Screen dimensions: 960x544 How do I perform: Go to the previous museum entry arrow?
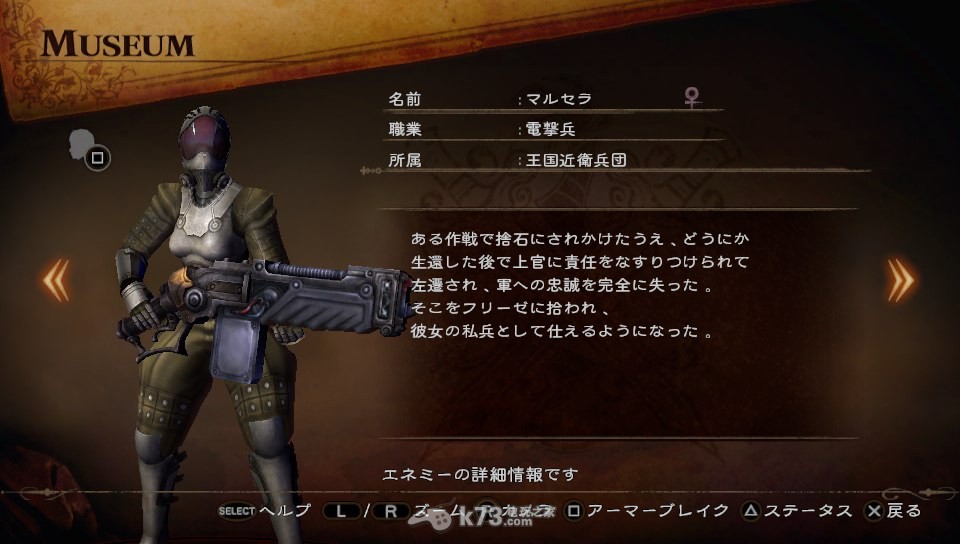point(56,280)
